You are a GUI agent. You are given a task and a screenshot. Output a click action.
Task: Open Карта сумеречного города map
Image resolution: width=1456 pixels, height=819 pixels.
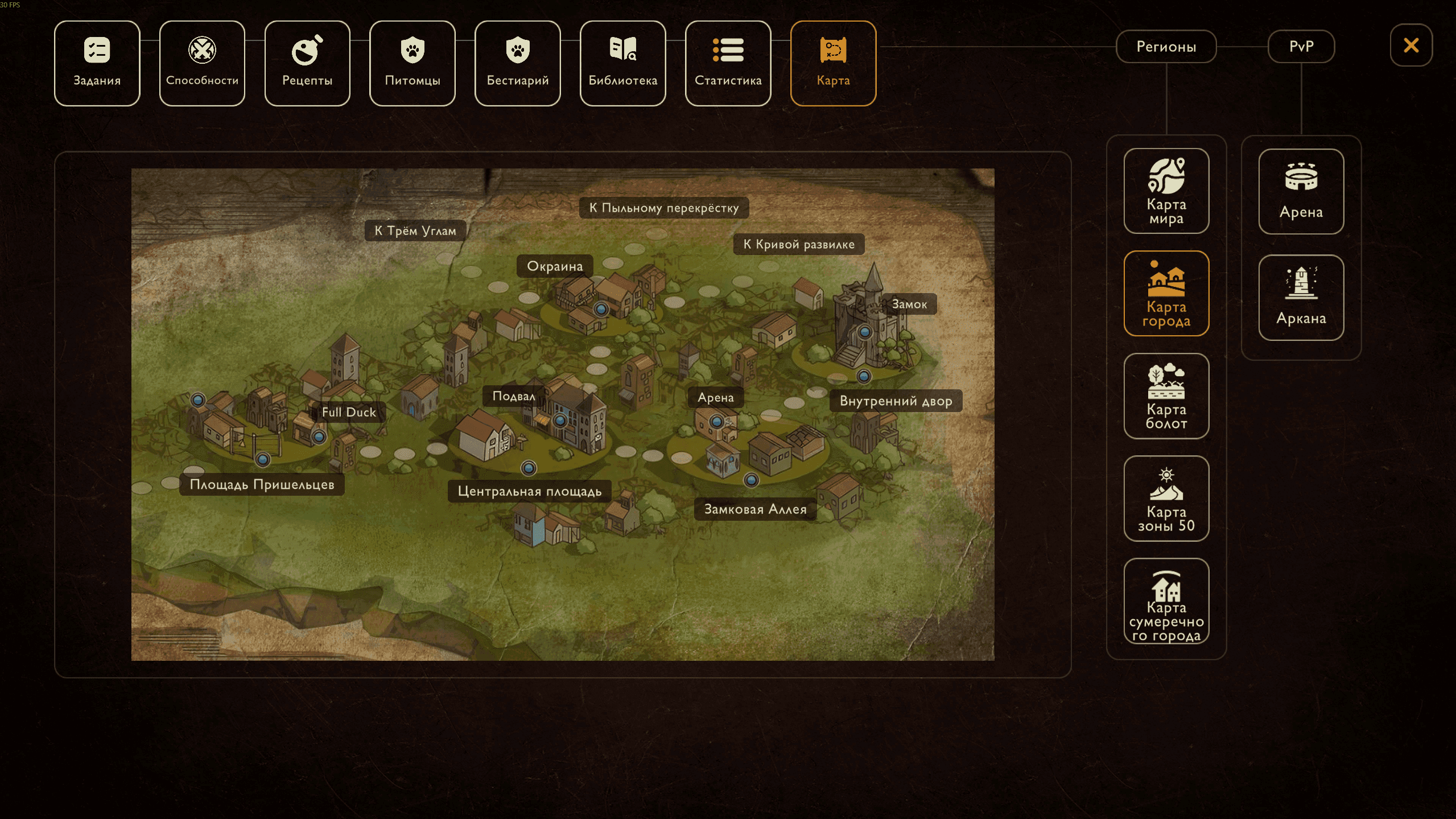tap(1166, 600)
